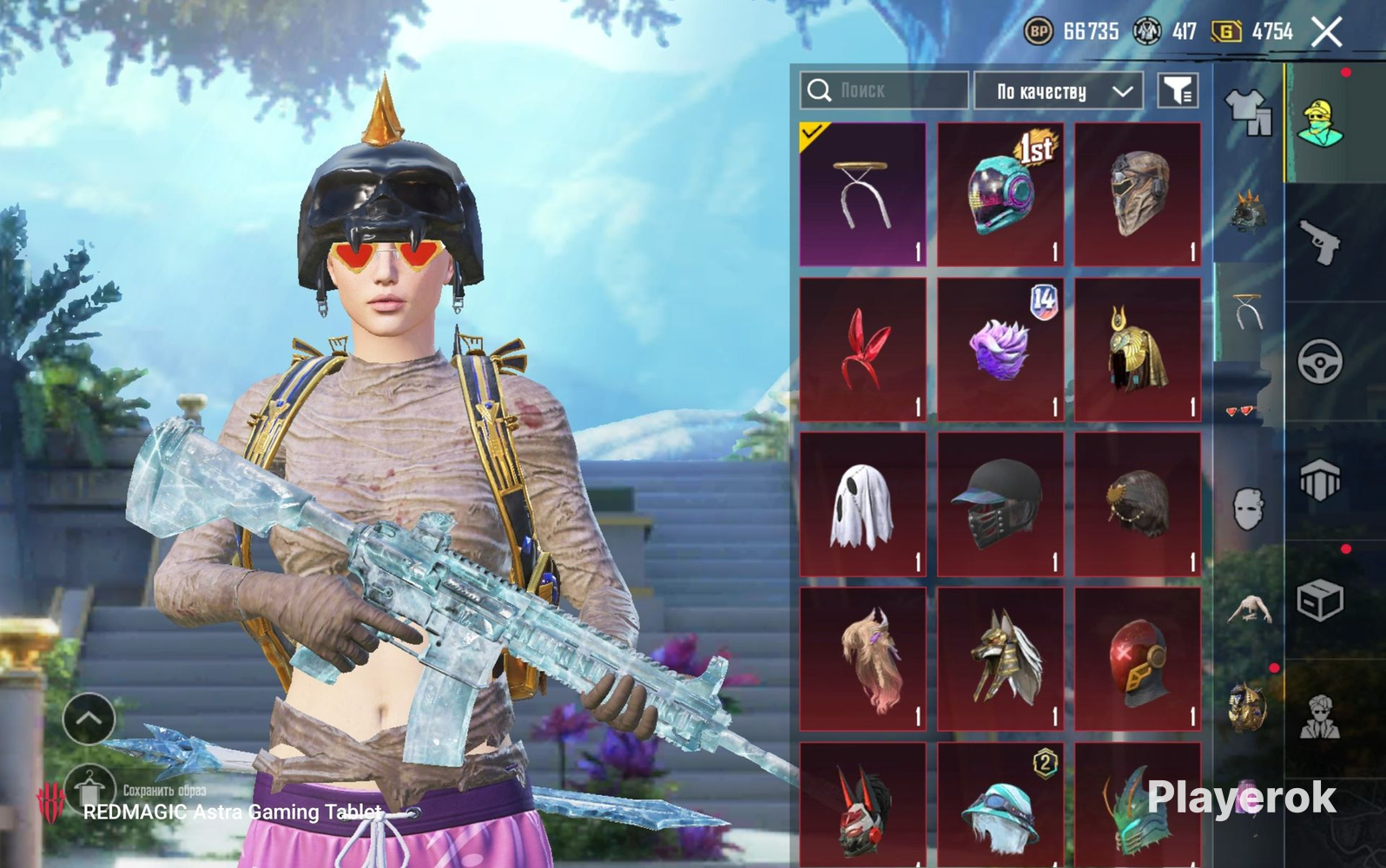1386x868 pixels.
Task: Select the equipped gold headband item
Action: coord(862,194)
